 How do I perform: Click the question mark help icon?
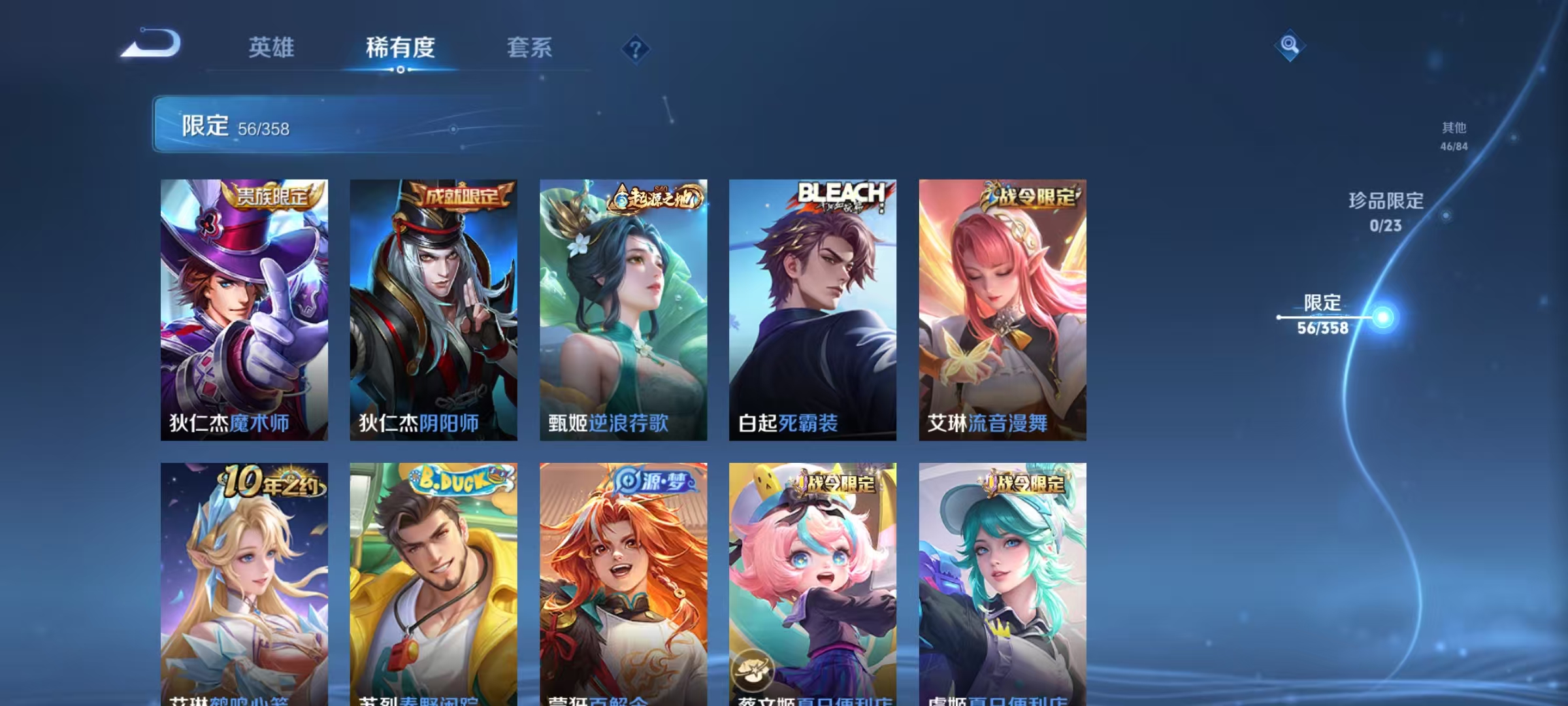(x=634, y=49)
